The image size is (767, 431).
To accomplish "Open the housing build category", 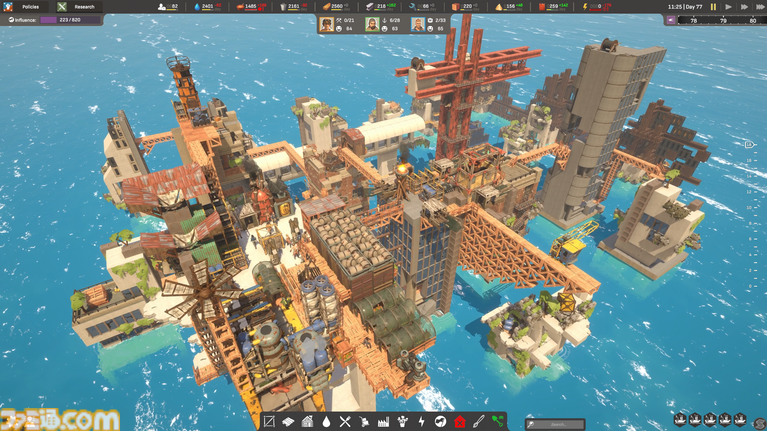I will click(x=307, y=422).
